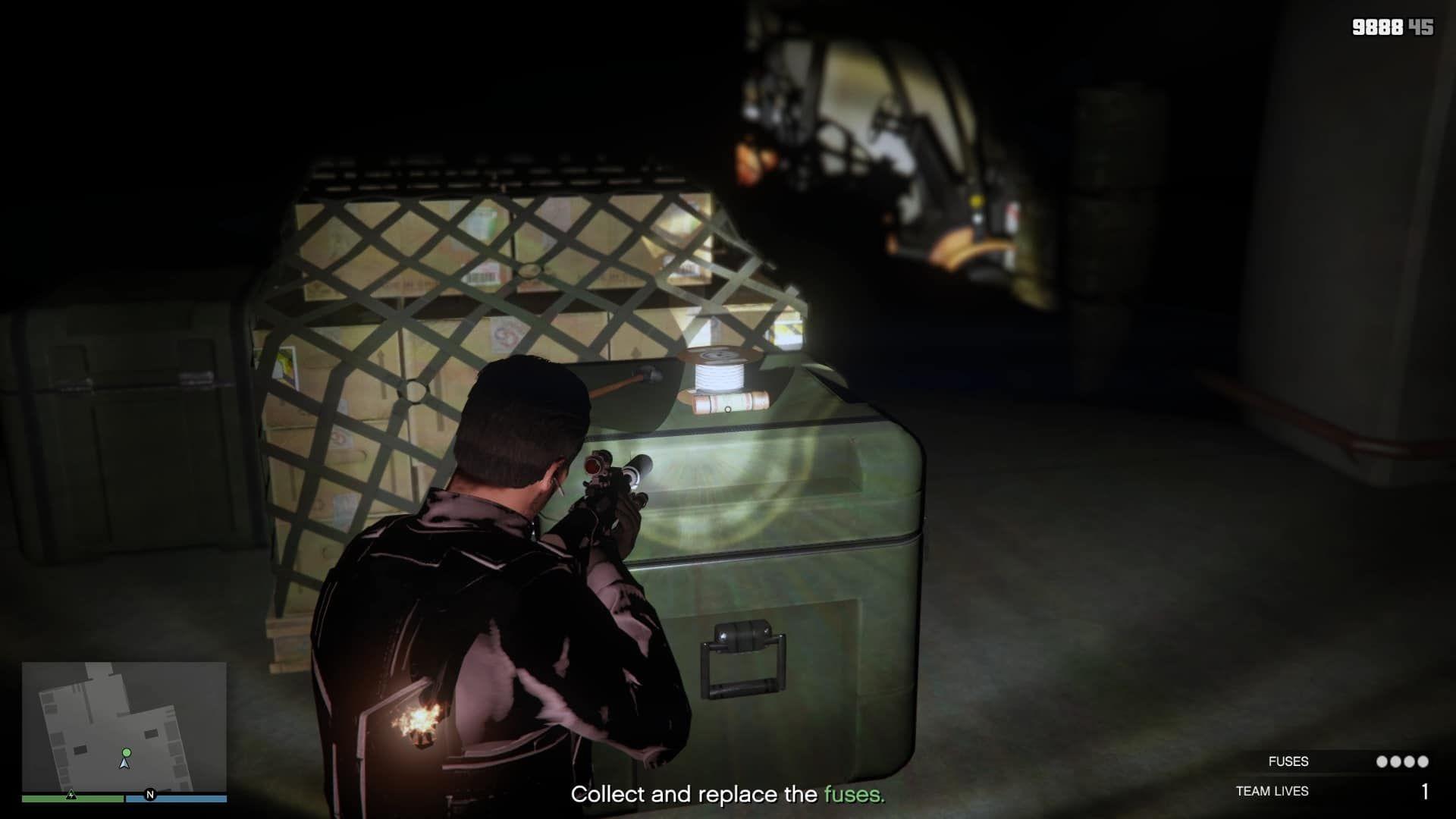The height and width of the screenshot is (819, 1456).
Task: Click the green health bar under the minimap
Action: tap(72, 799)
